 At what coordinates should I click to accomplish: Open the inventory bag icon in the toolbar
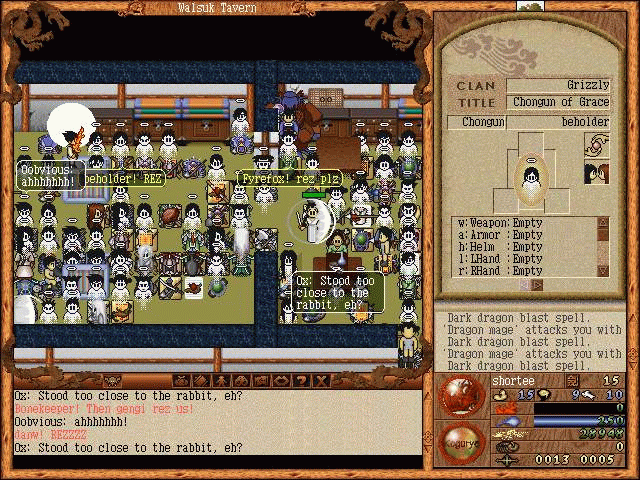pos(182,381)
